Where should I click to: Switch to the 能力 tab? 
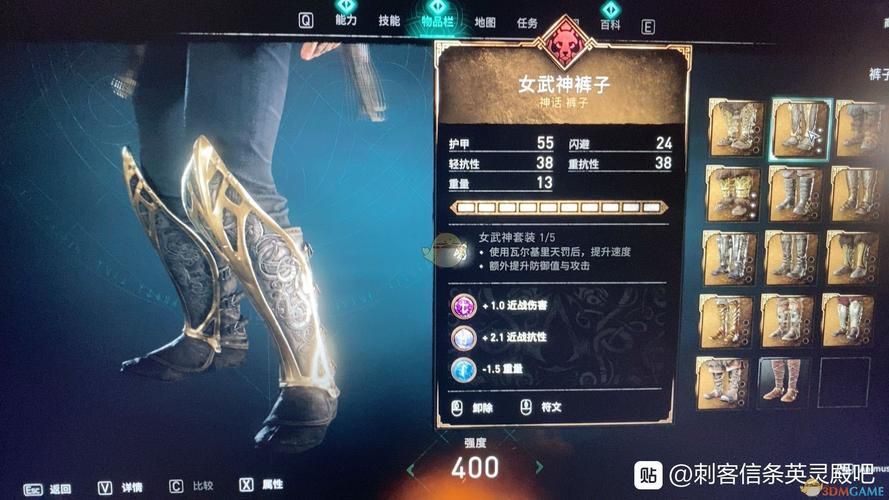click(x=347, y=20)
